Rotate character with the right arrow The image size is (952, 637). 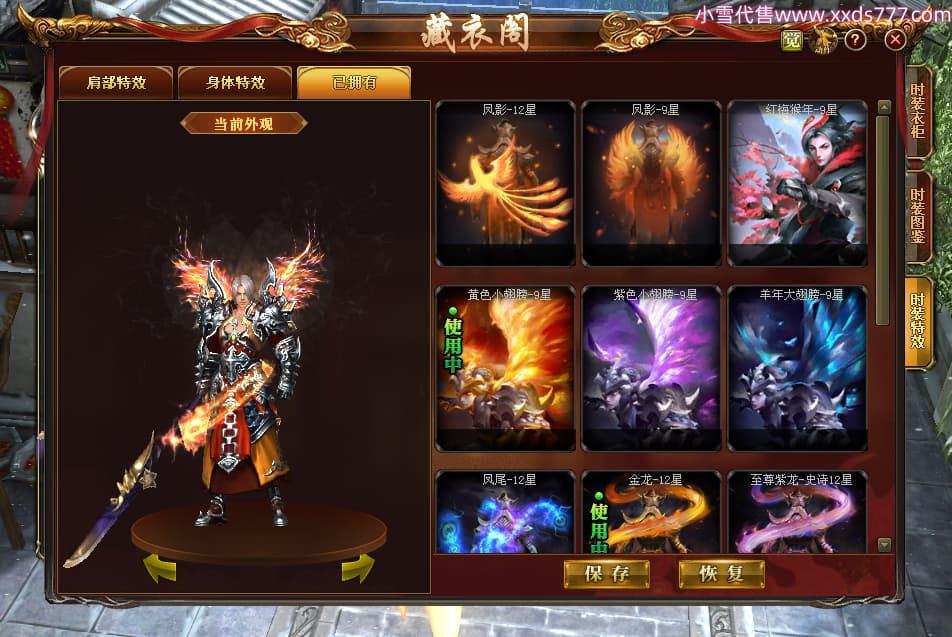357,568
